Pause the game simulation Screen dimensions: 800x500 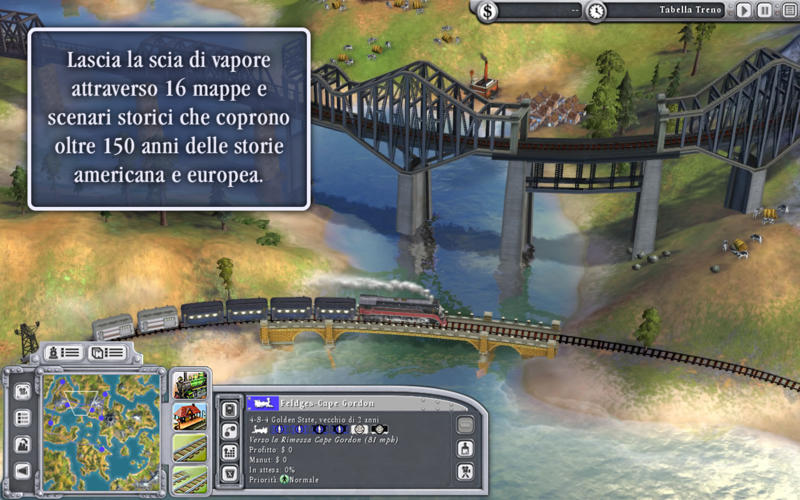pyautogui.click(x=764, y=11)
